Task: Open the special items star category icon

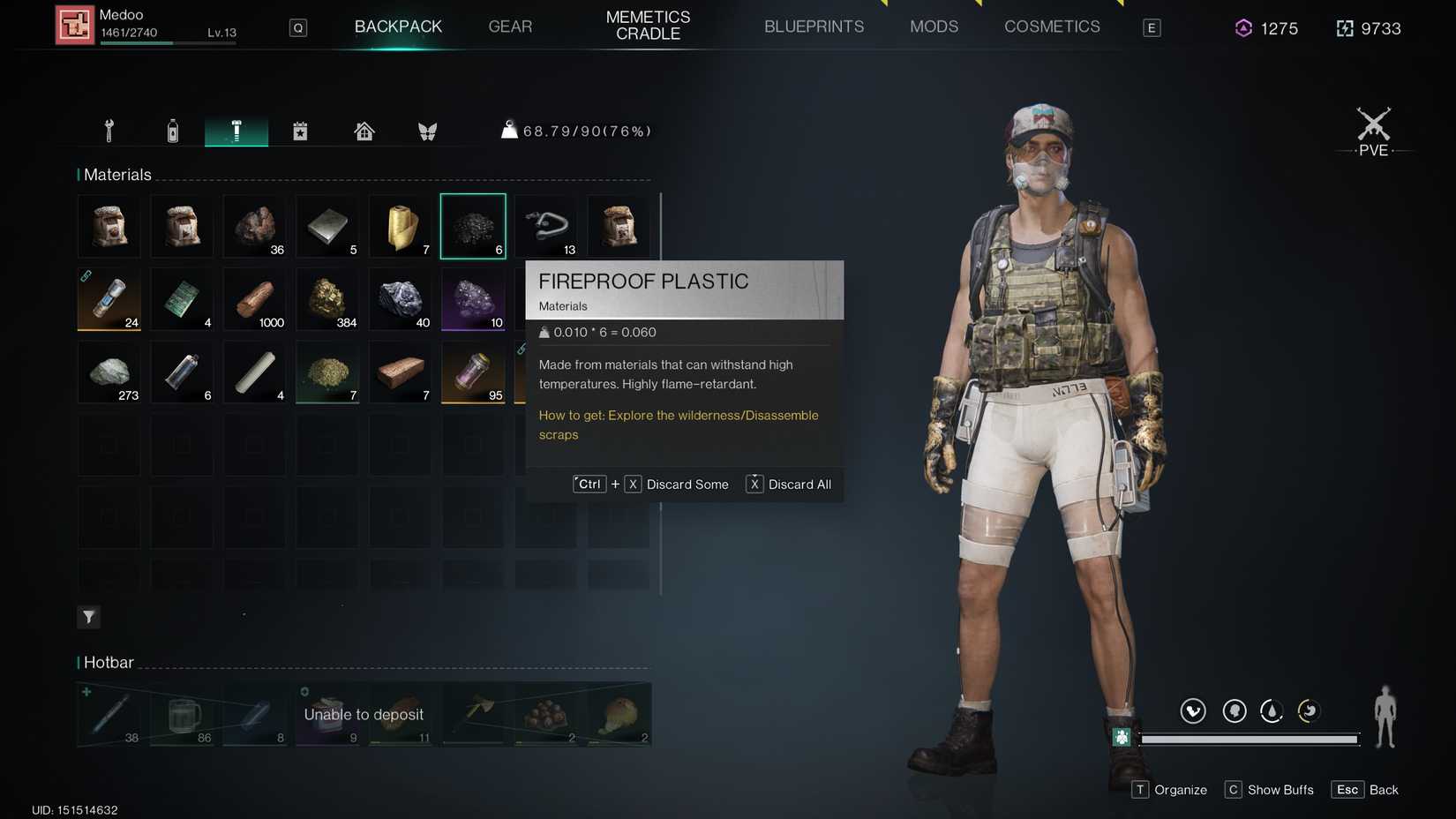Action: [x=300, y=130]
